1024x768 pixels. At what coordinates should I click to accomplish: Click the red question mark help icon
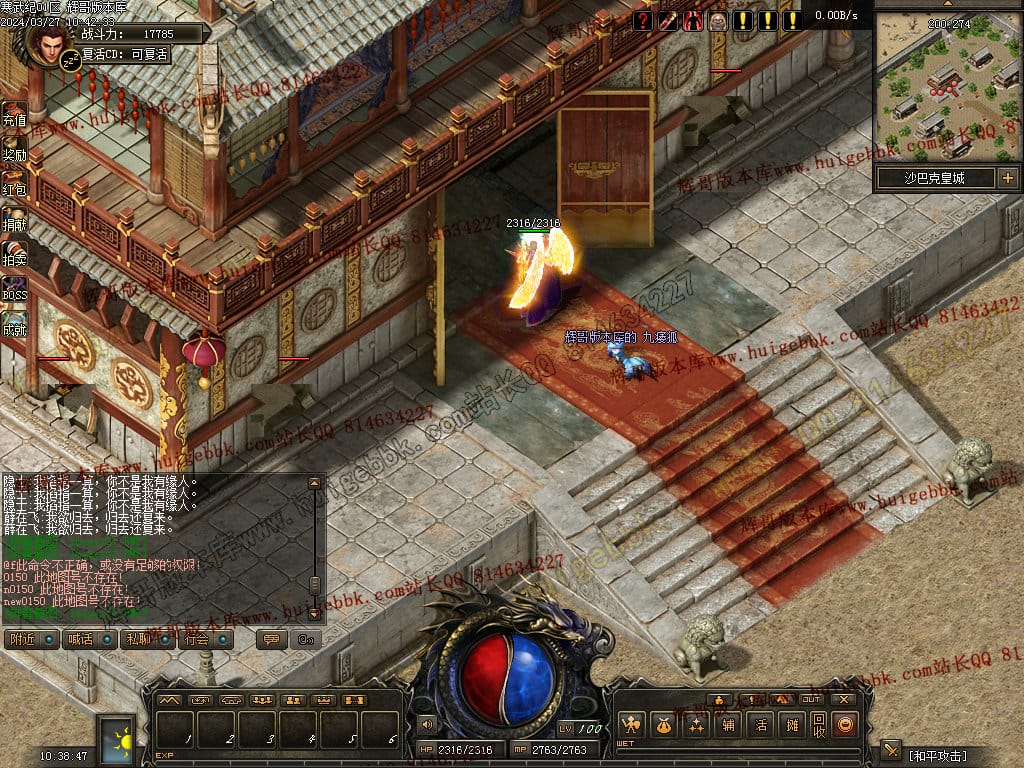coord(643,21)
